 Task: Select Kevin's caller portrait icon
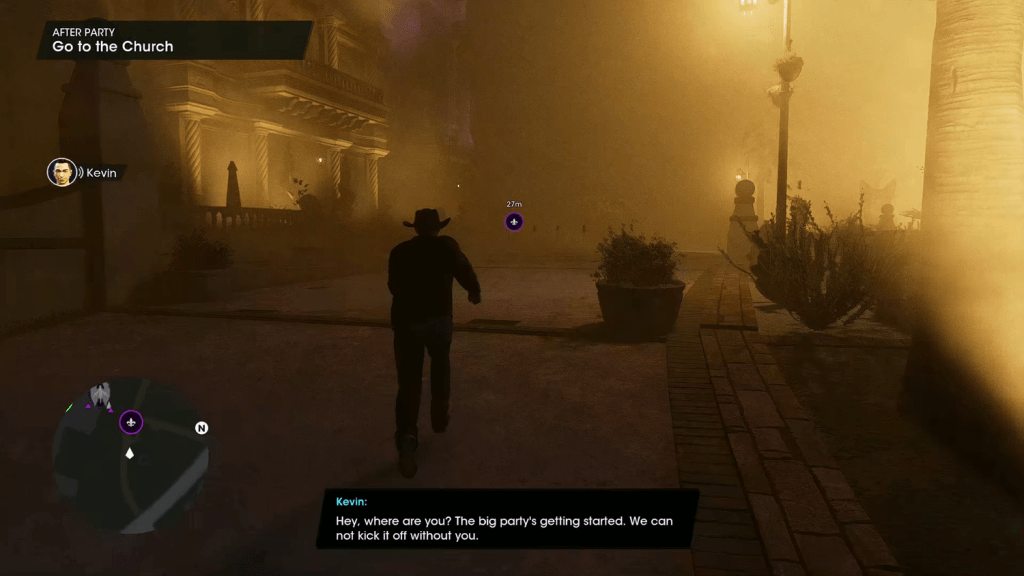[62, 172]
